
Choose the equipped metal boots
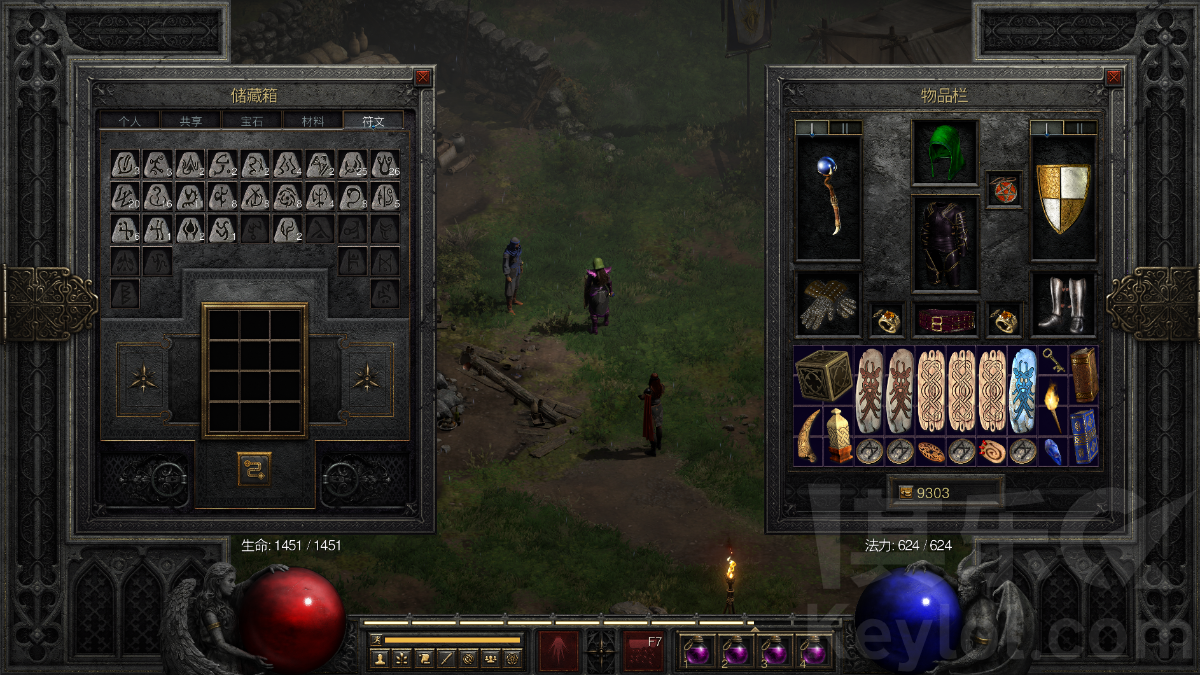[1063, 304]
